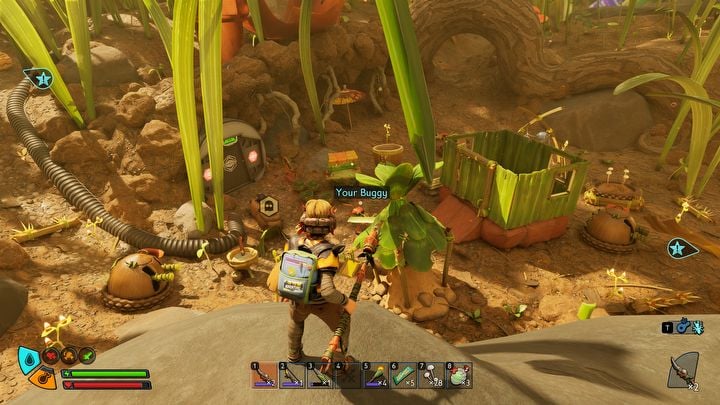This screenshot has width=720, height=405.
Task: Select the green plank stack in slot 6
Action: click(x=402, y=375)
